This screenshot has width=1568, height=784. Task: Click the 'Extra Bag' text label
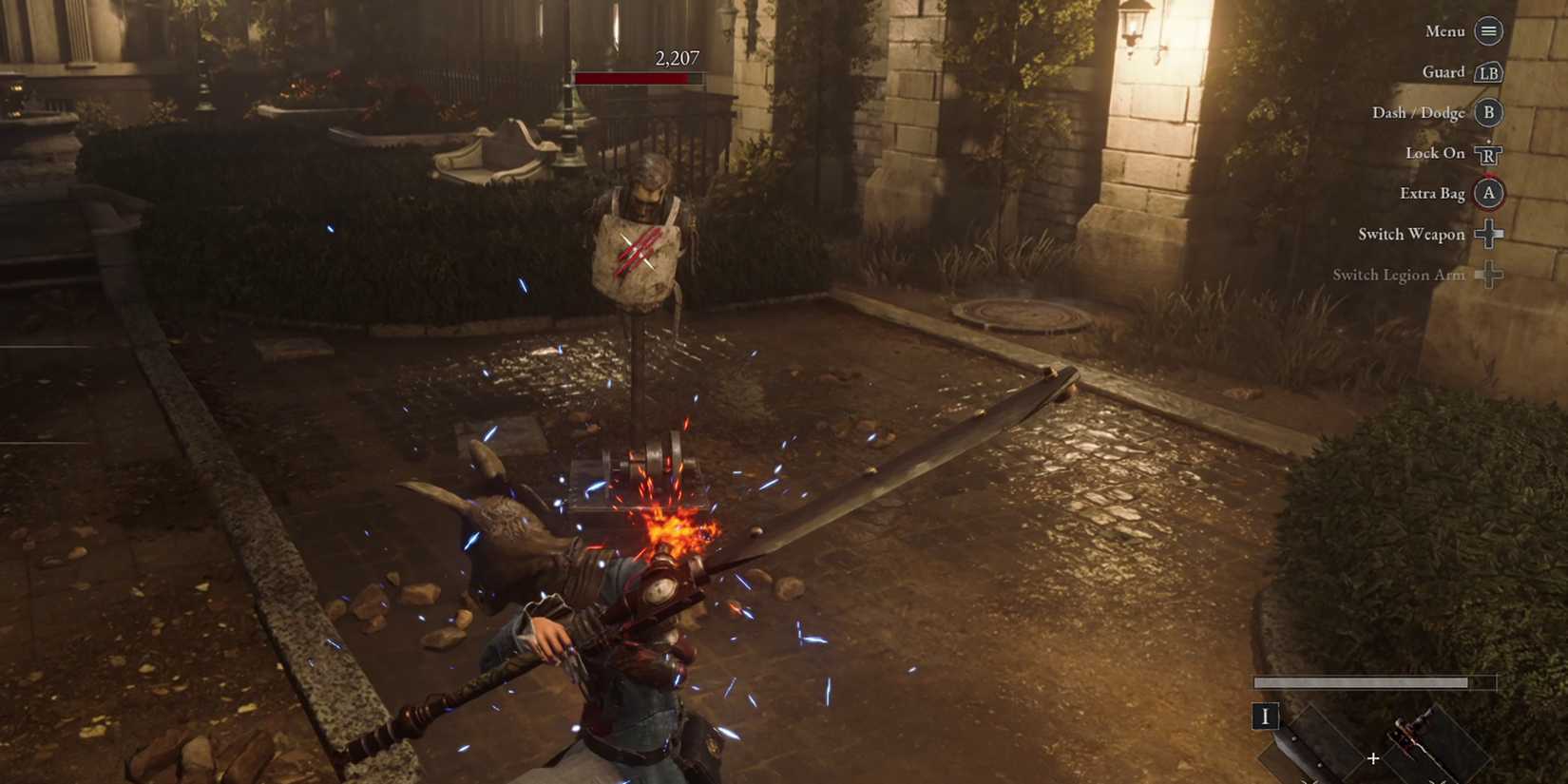coord(1431,193)
